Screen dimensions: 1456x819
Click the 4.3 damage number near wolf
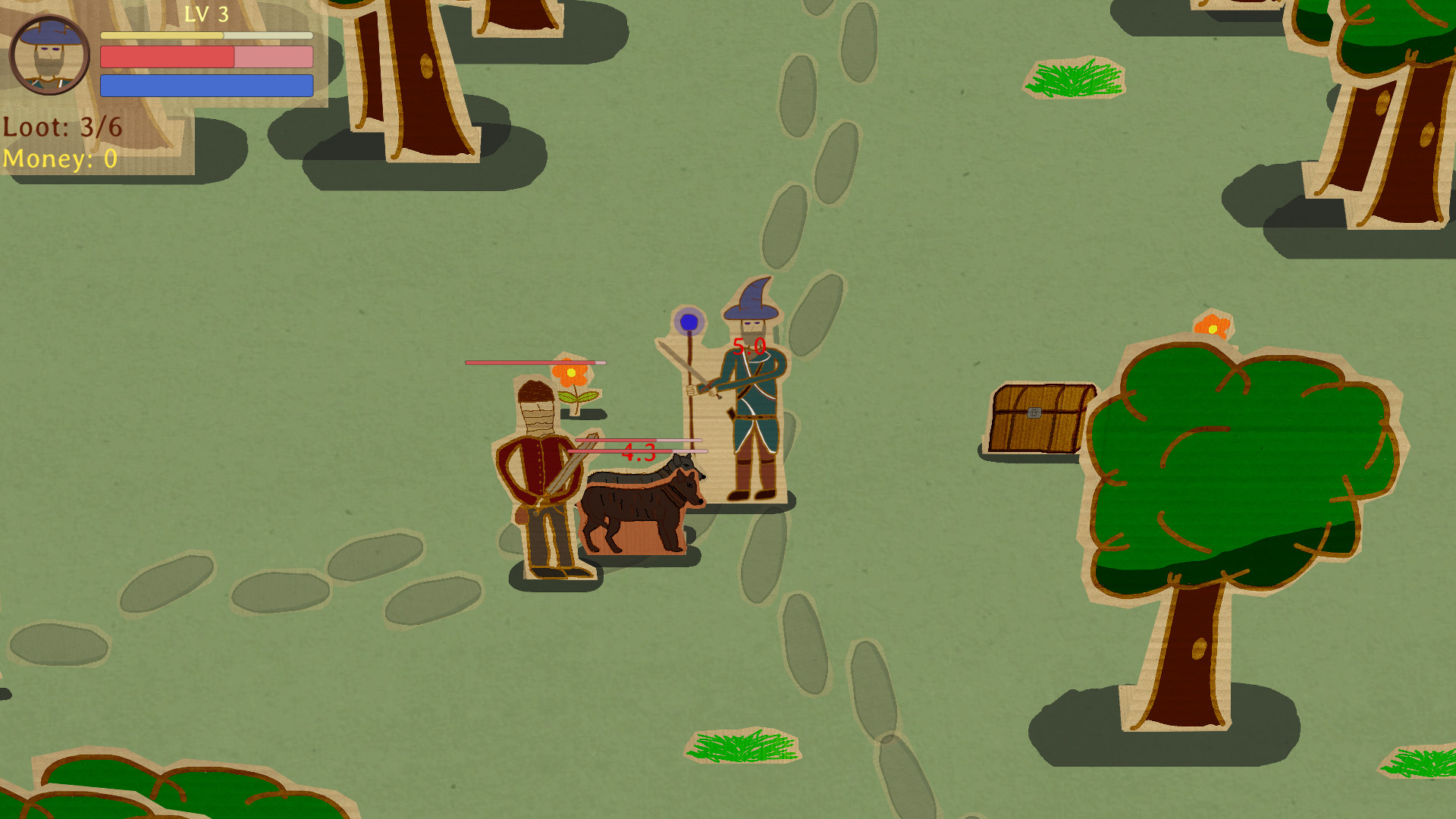639,453
